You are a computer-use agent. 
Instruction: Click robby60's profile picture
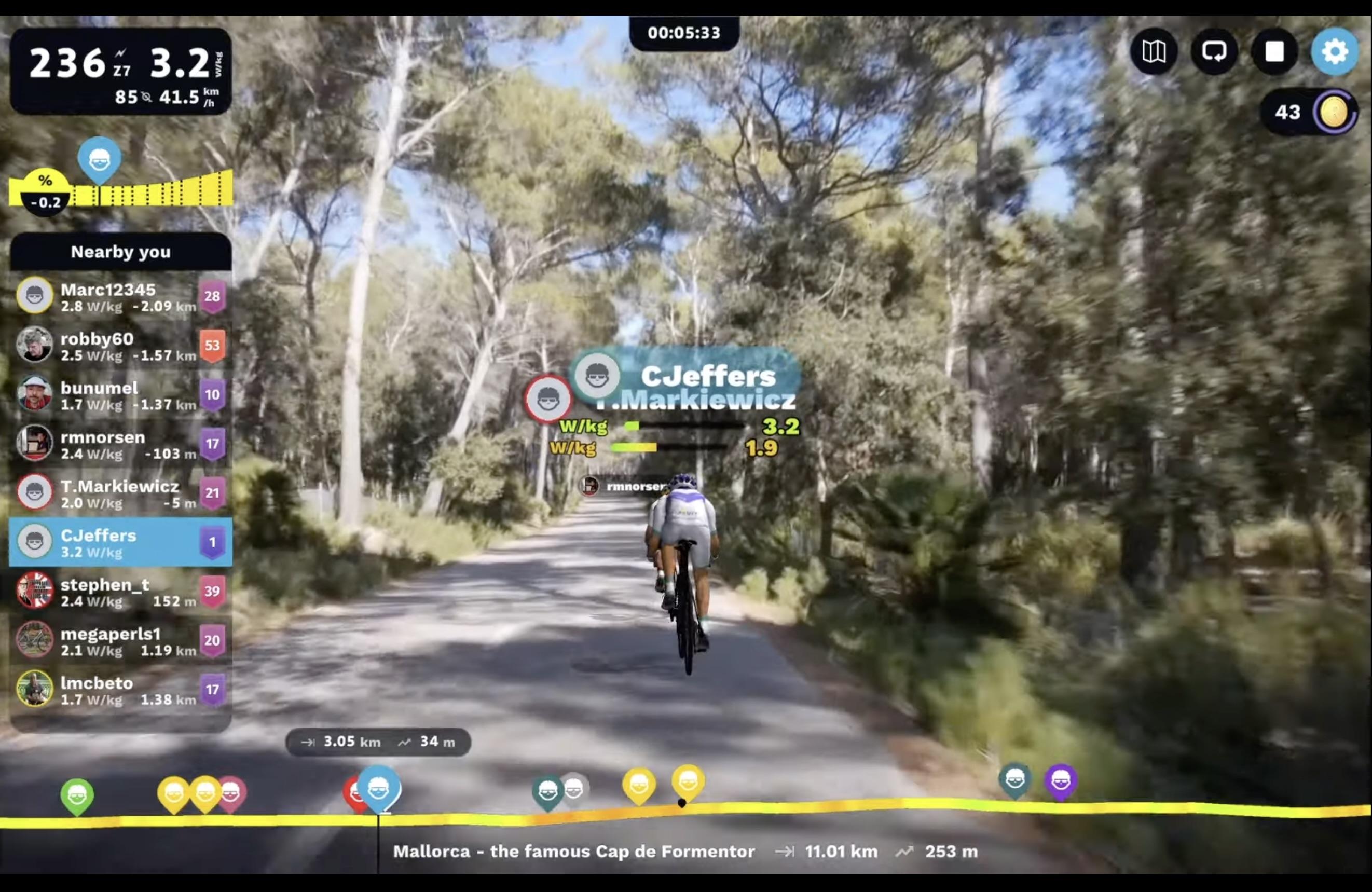(x=35, y=346)
